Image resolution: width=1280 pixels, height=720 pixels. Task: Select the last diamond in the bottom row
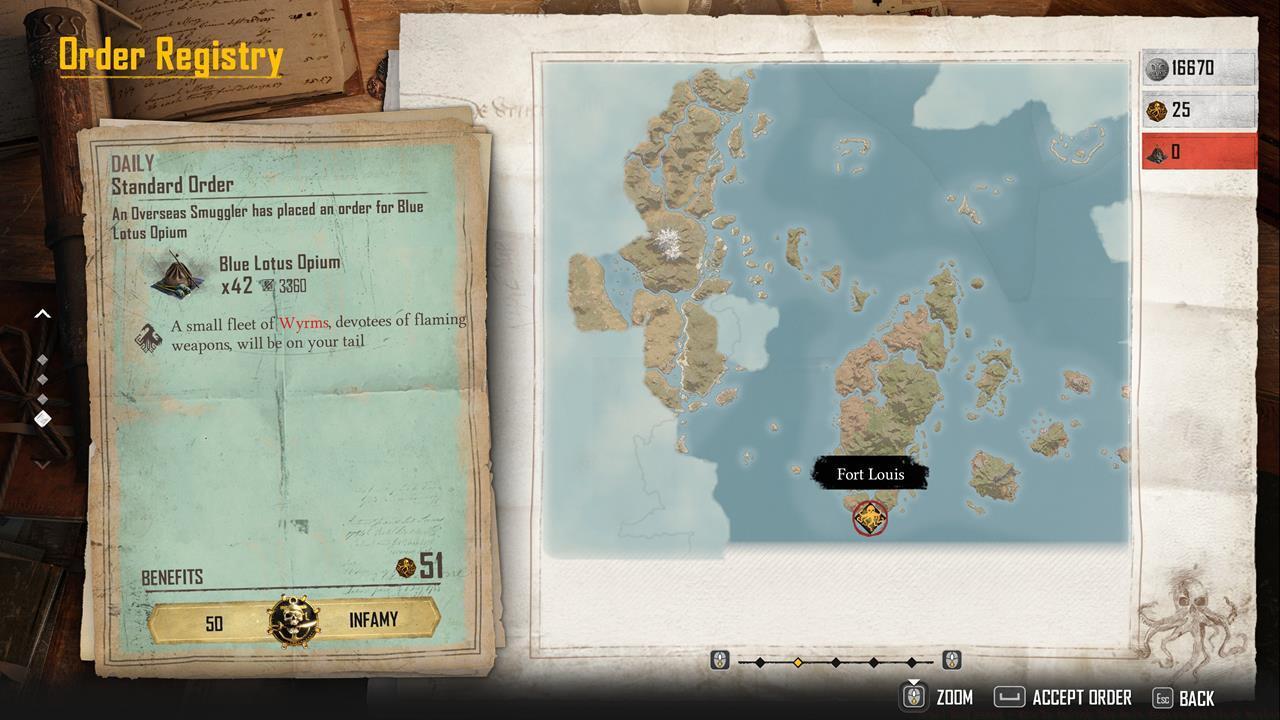[911, 660]
